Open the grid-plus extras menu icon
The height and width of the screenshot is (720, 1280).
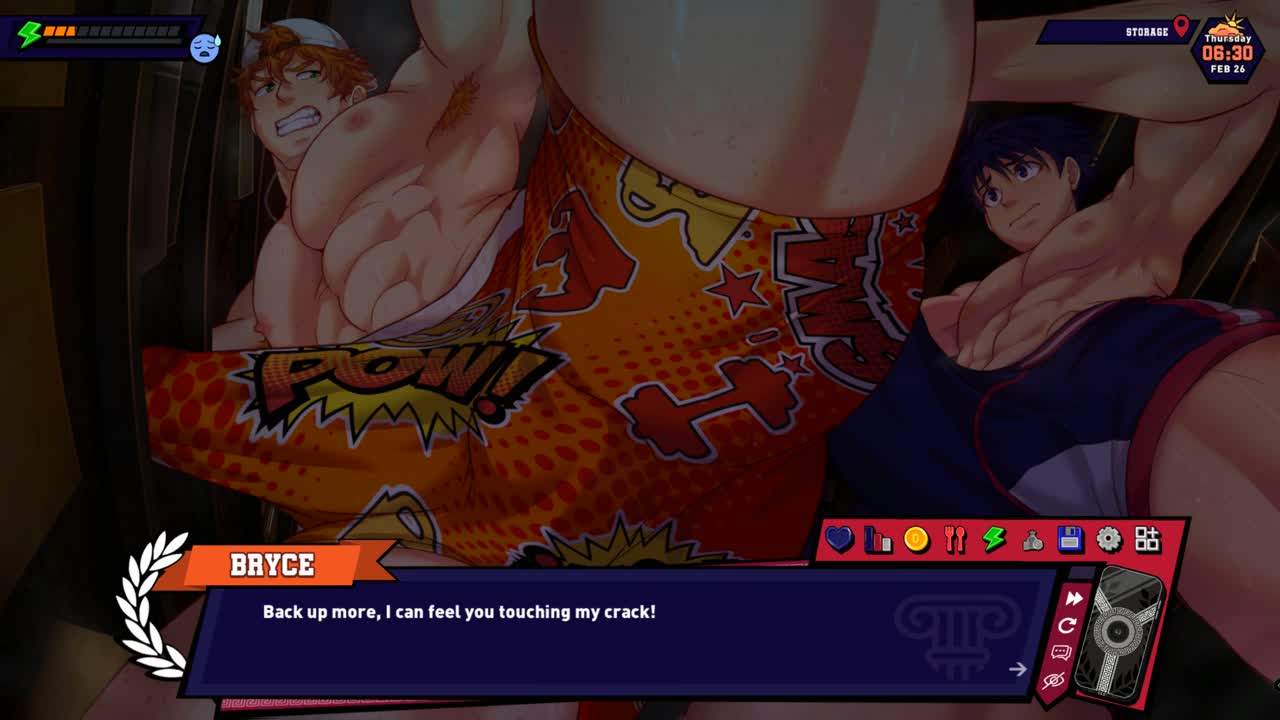coord(1147,540)
